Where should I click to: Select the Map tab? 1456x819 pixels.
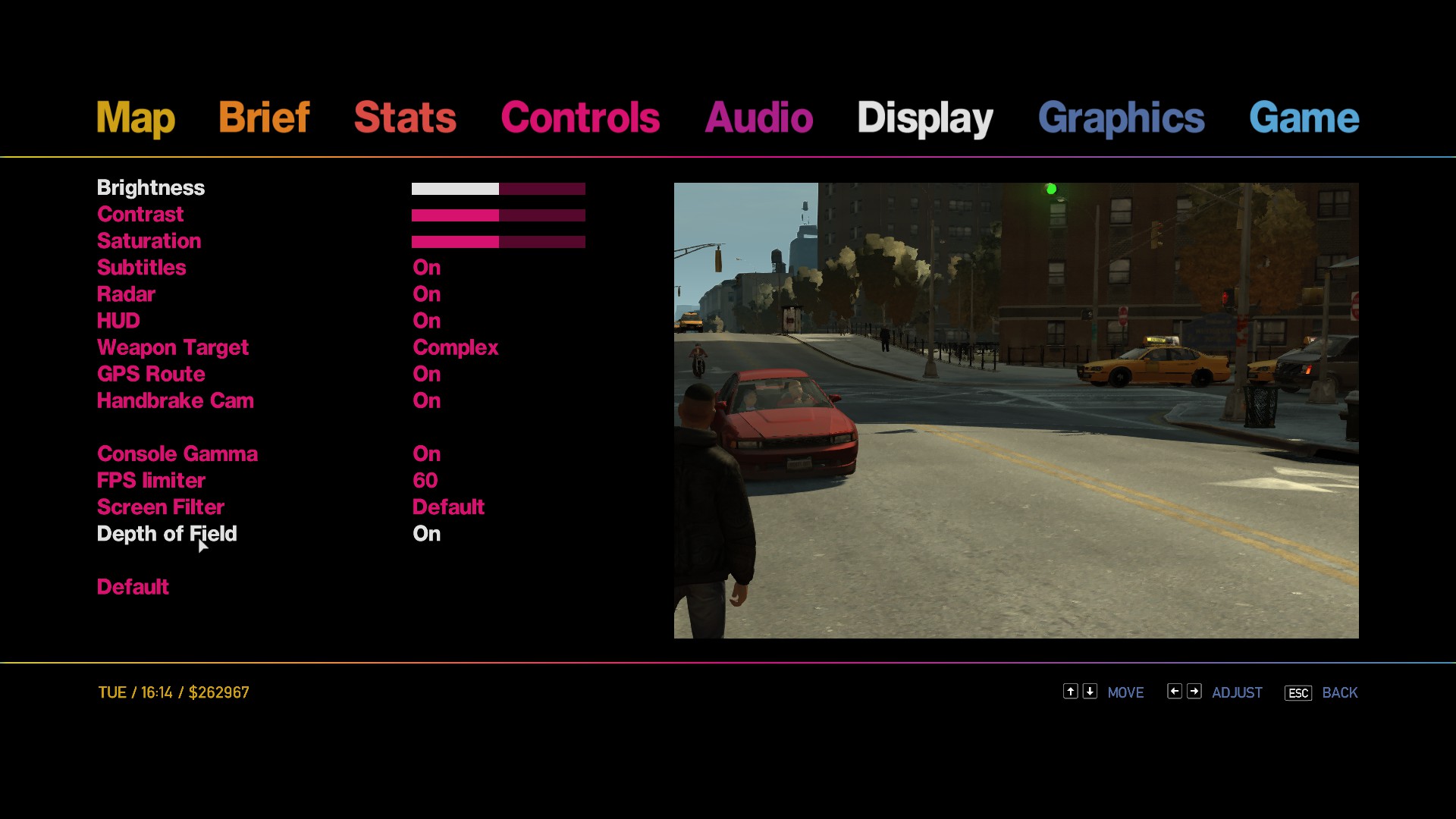pyautogui.click(x=135, y=118)
